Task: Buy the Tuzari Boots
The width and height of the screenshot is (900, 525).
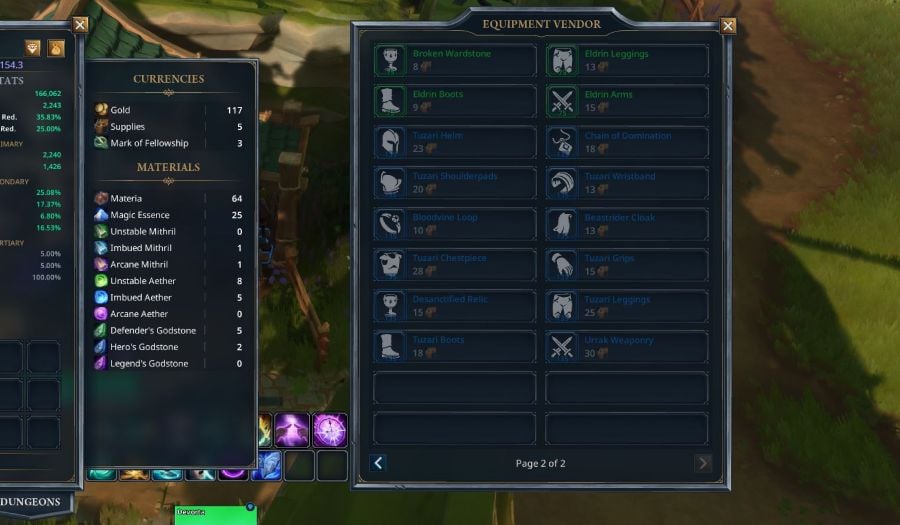Action: (454, 347)
